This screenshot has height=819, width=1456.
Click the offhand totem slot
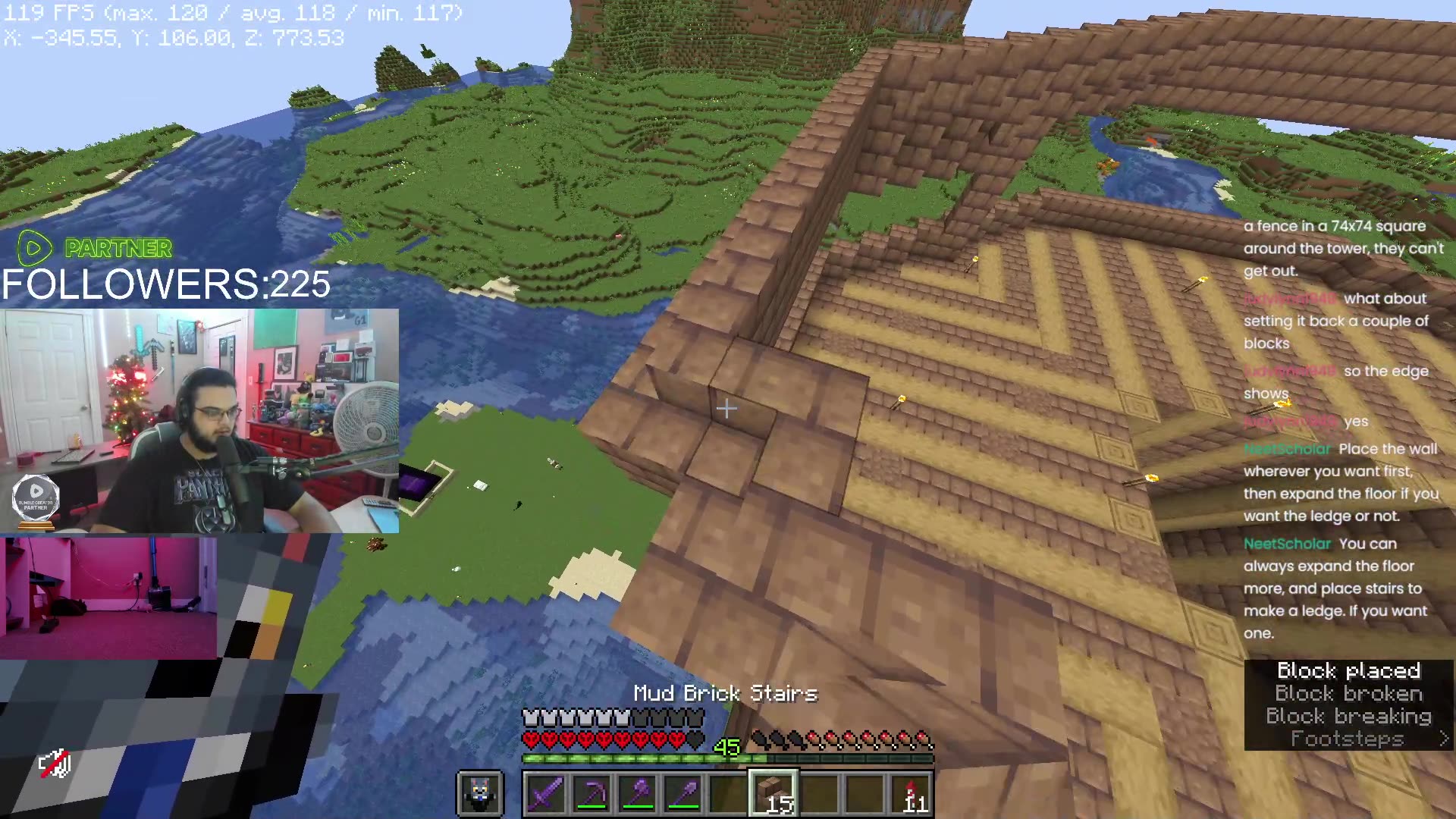click(480, 794)
